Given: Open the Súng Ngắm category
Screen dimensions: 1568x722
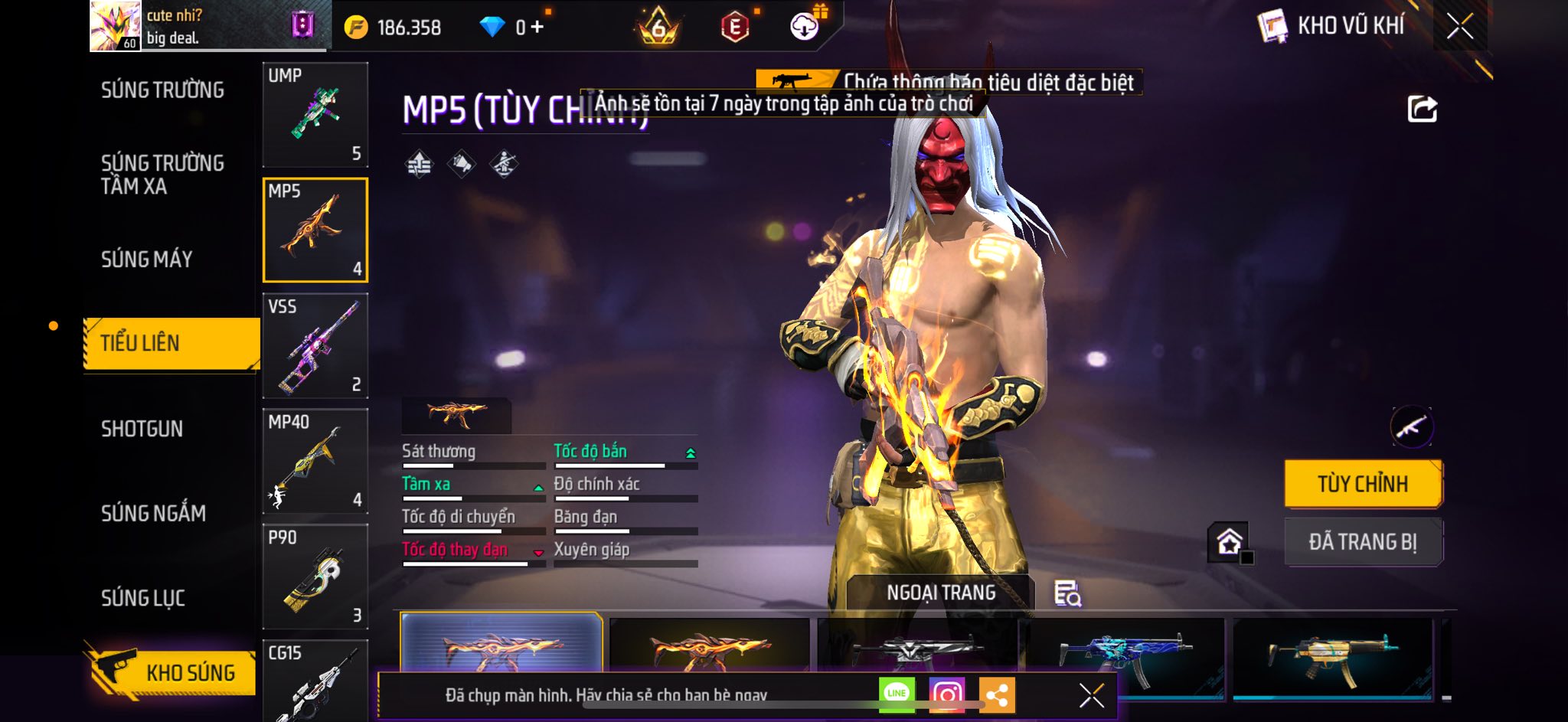Looking at the screenshot, I should tap(154, 513).
